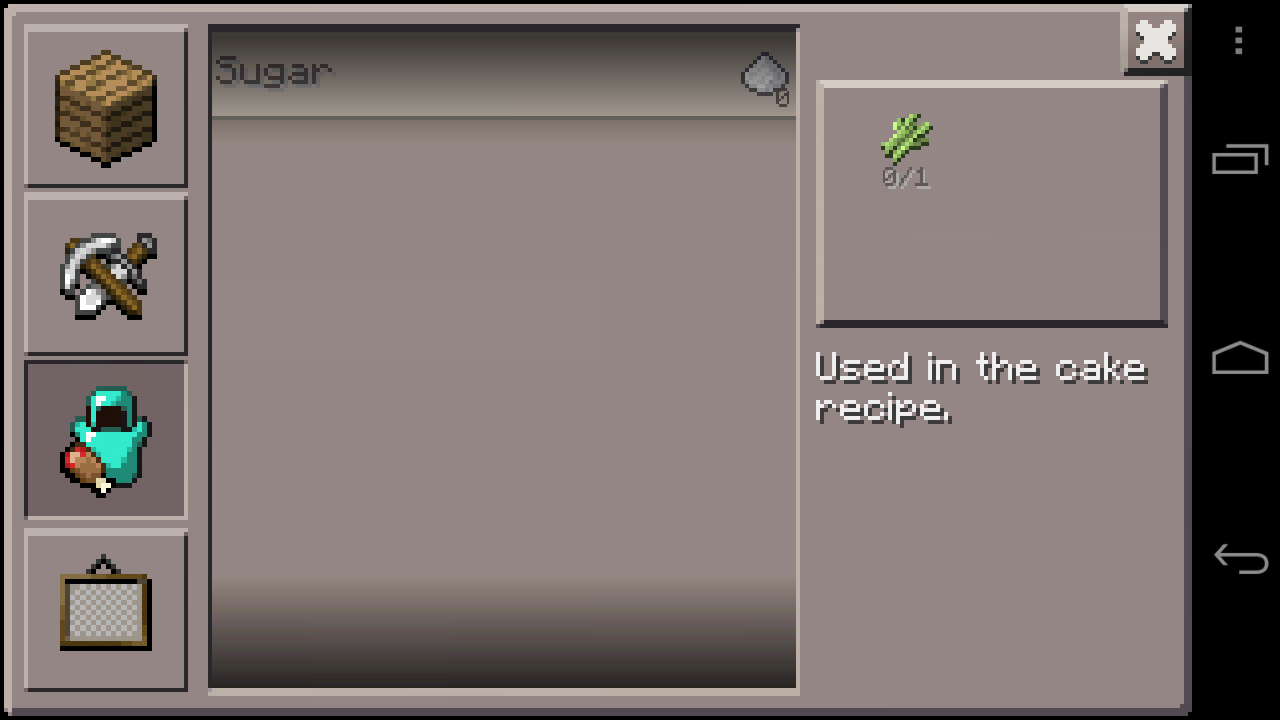Tap the ingredient requirement panel

pos(990,203)
